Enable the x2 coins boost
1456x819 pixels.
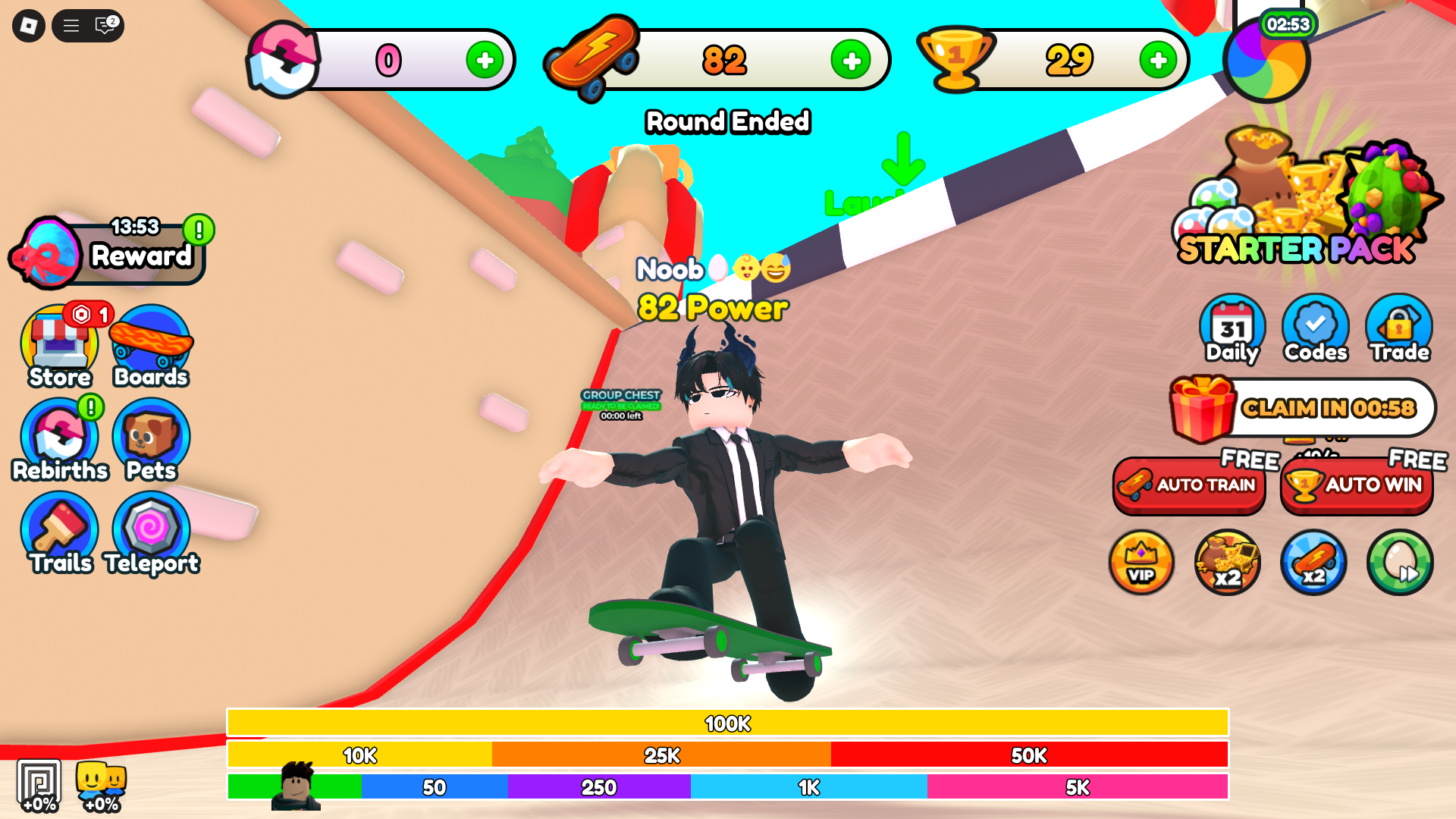1227,563
